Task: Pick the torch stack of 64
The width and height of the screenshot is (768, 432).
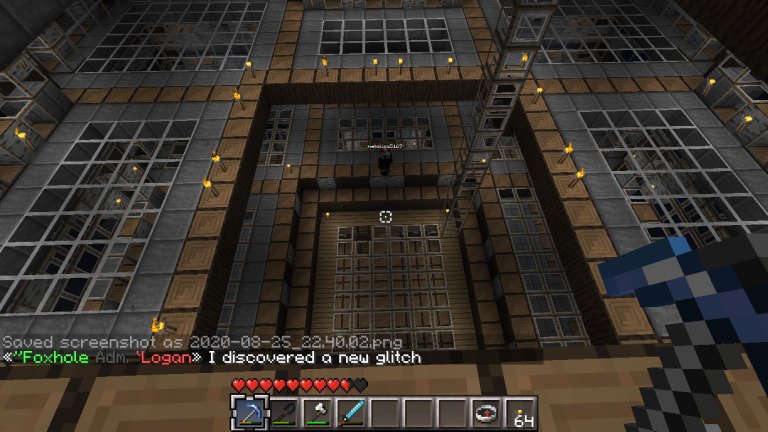Action: click(519, 412)
